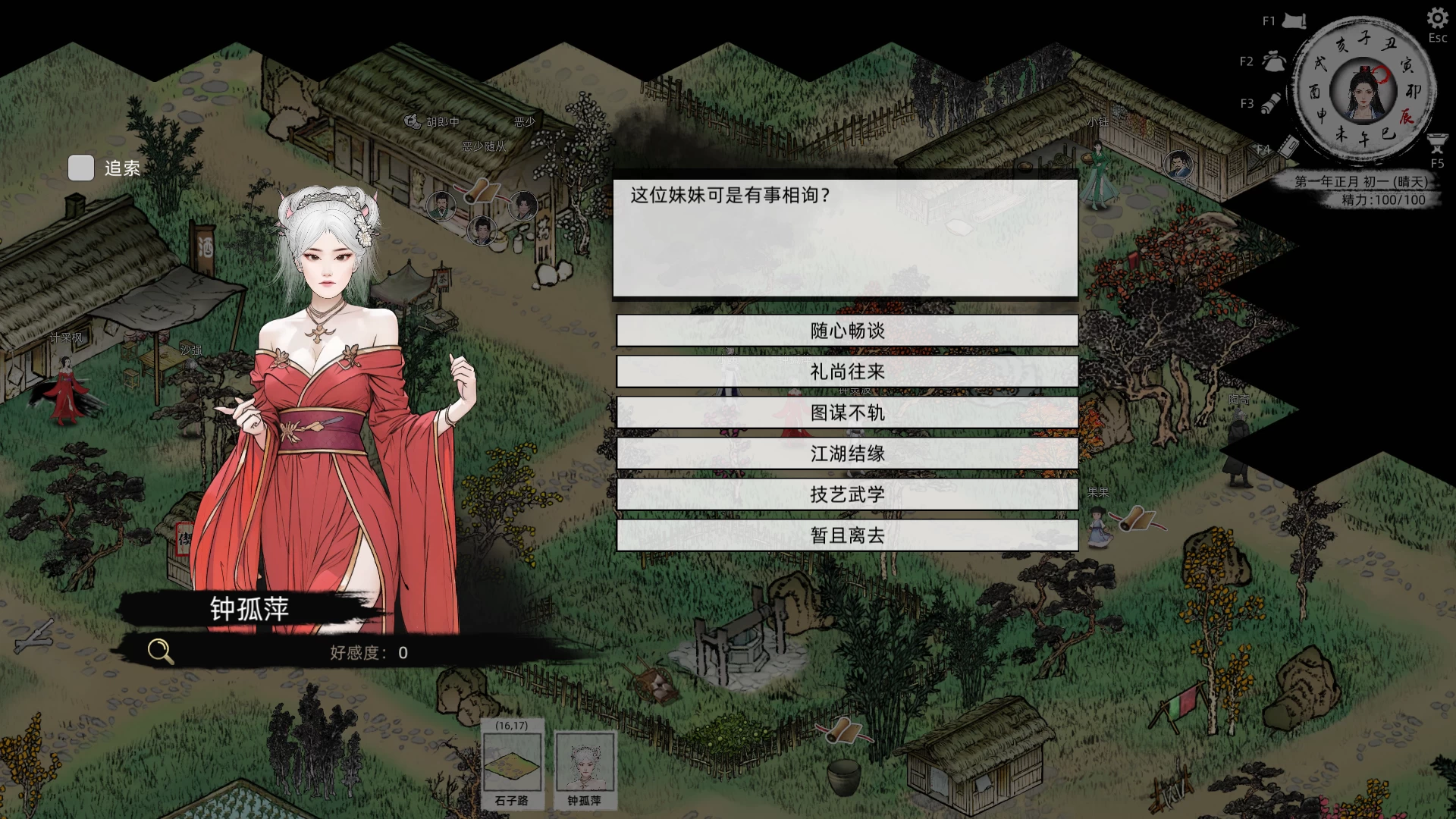
Task: Click the magnifier icon beside 好感度
Action: click(158, 650)
